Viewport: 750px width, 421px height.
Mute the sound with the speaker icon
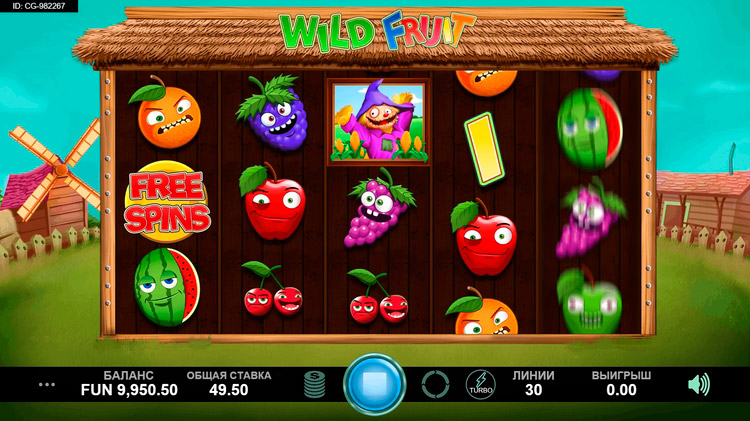(x=699, y=384)
